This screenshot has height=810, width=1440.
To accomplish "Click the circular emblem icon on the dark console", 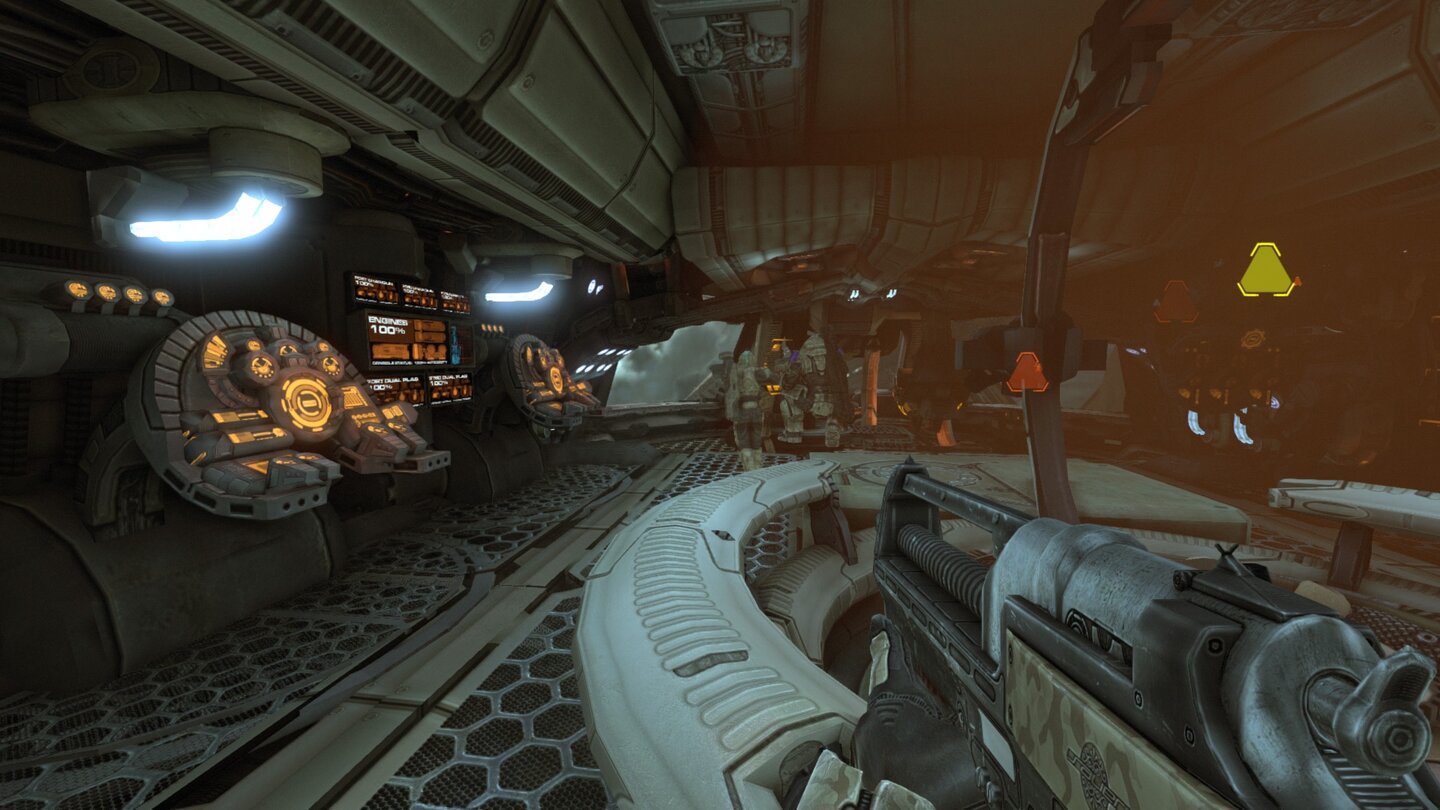I will coord(1251,338).
